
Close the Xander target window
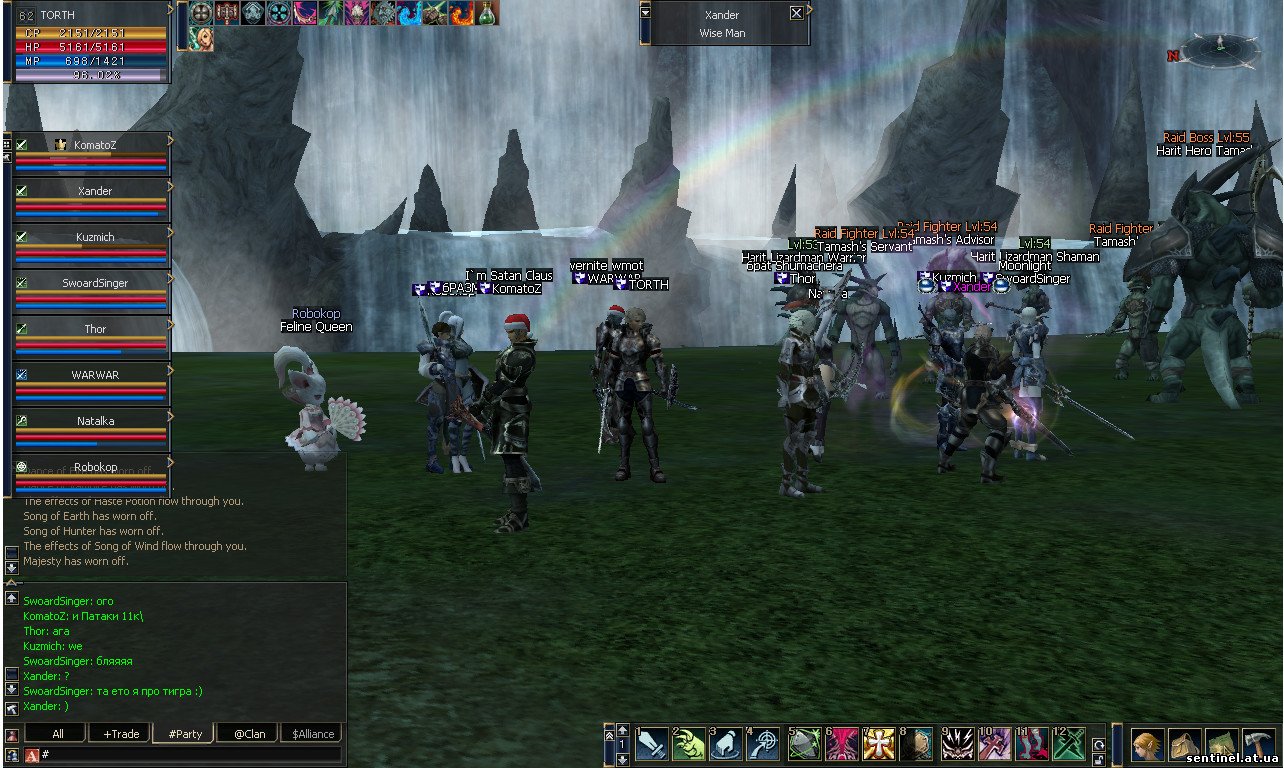coord(796,13)
